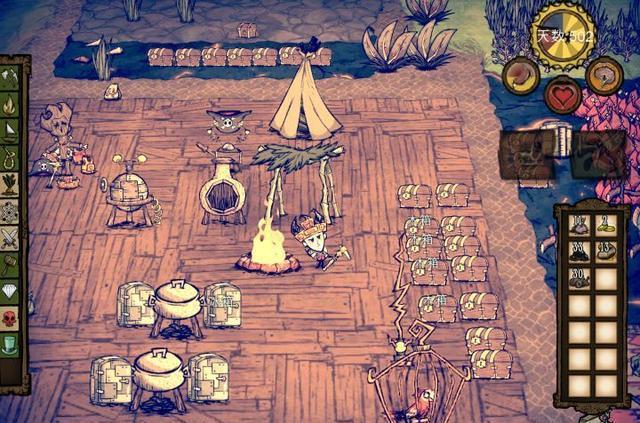640x423 pixels.
Task: Pick the backpack stack of 2 yellow items
Action: pos(605,225)
